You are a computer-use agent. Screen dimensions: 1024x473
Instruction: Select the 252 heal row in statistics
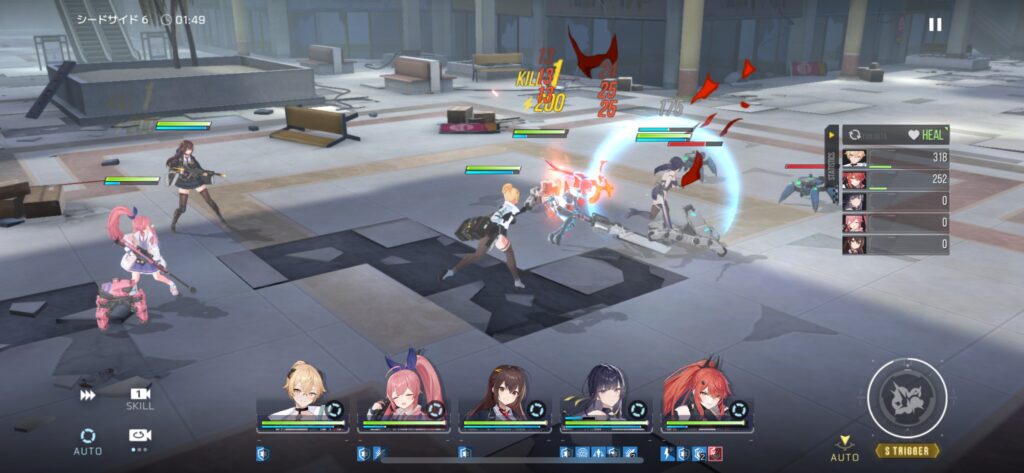895,180
